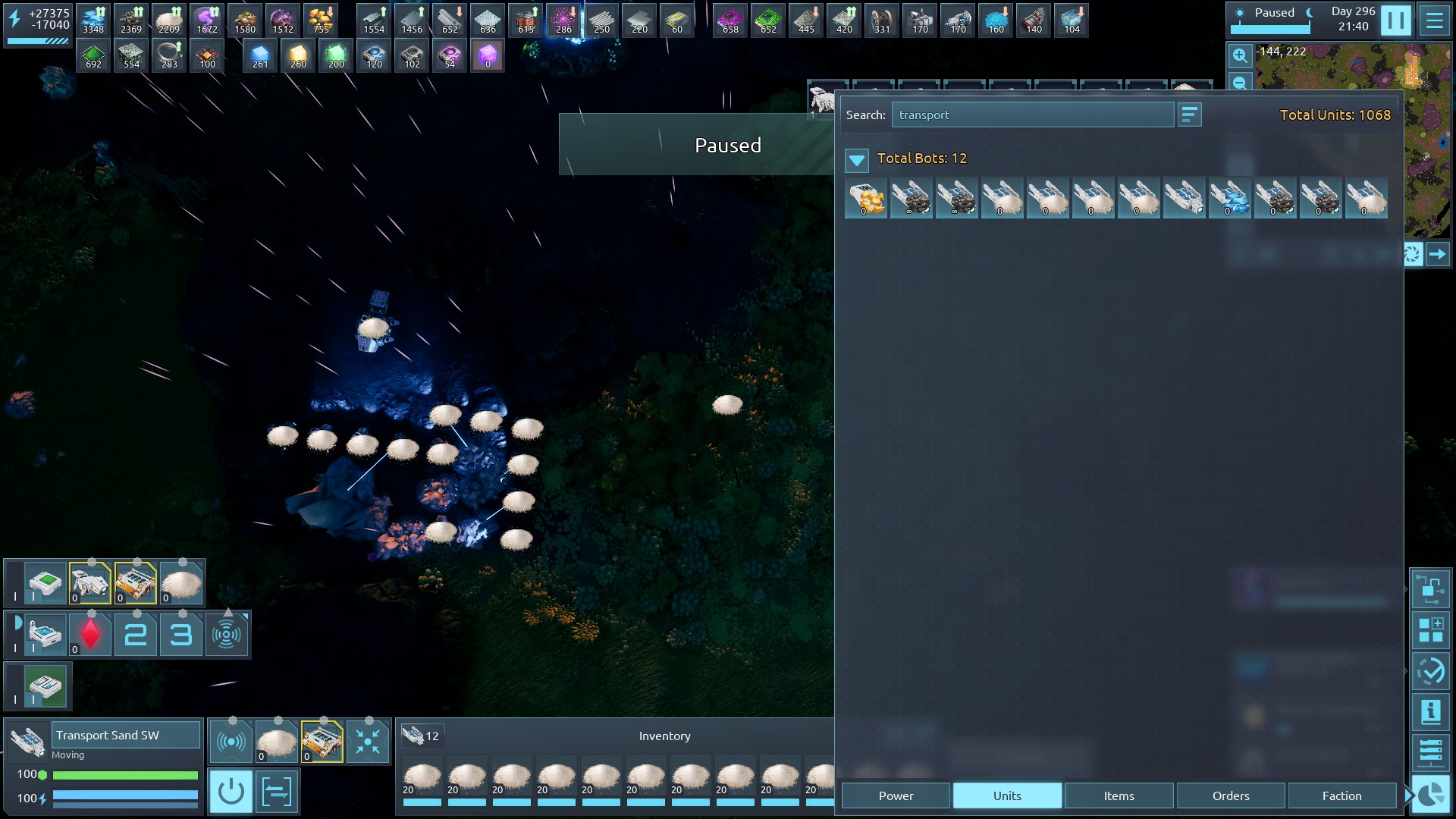Screen dimensions: 1456x819
Task: Choose the red crystal control group slot
Action: 90,635
